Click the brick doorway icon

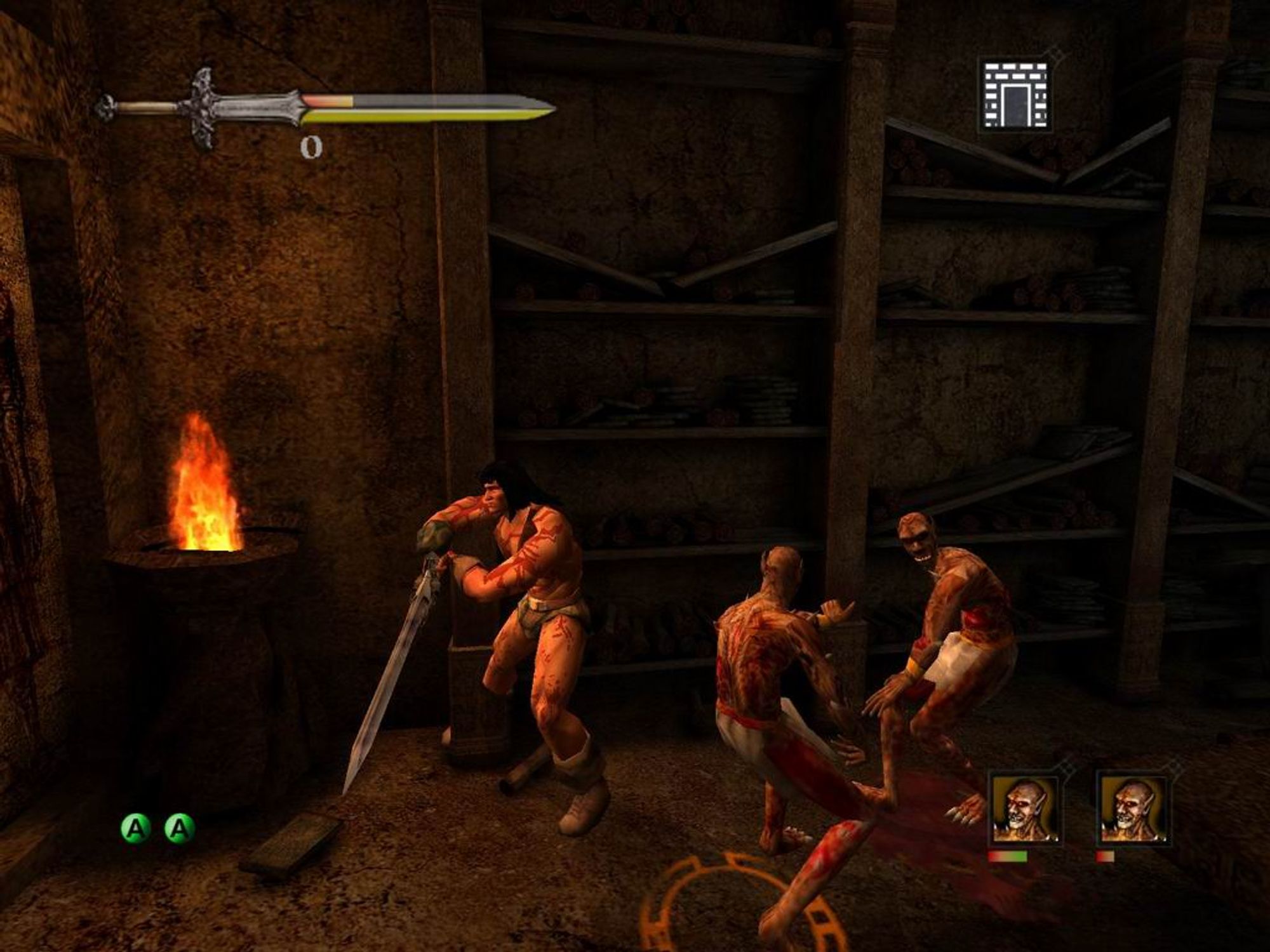[x=1014, y=95]
